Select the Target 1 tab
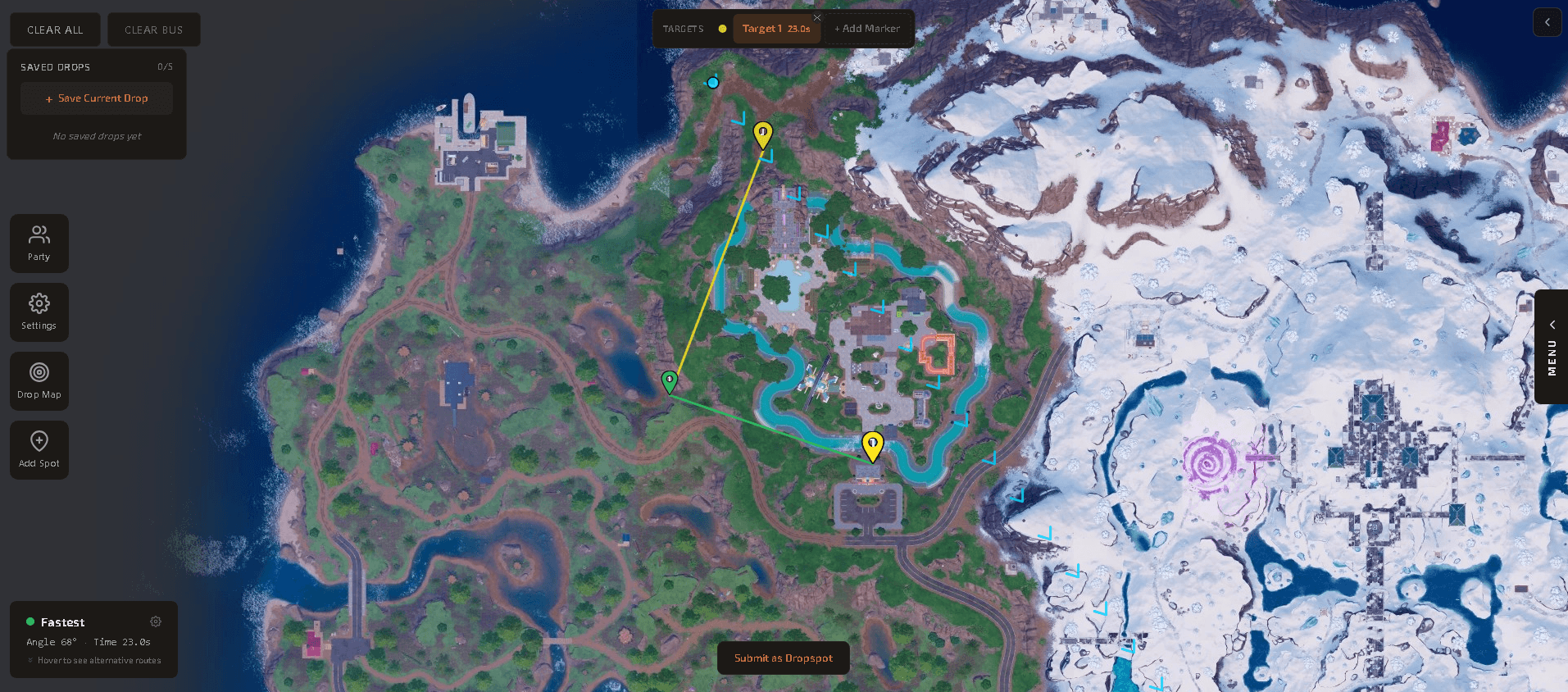The image size is (1568, 692). (x=775, y=28)
